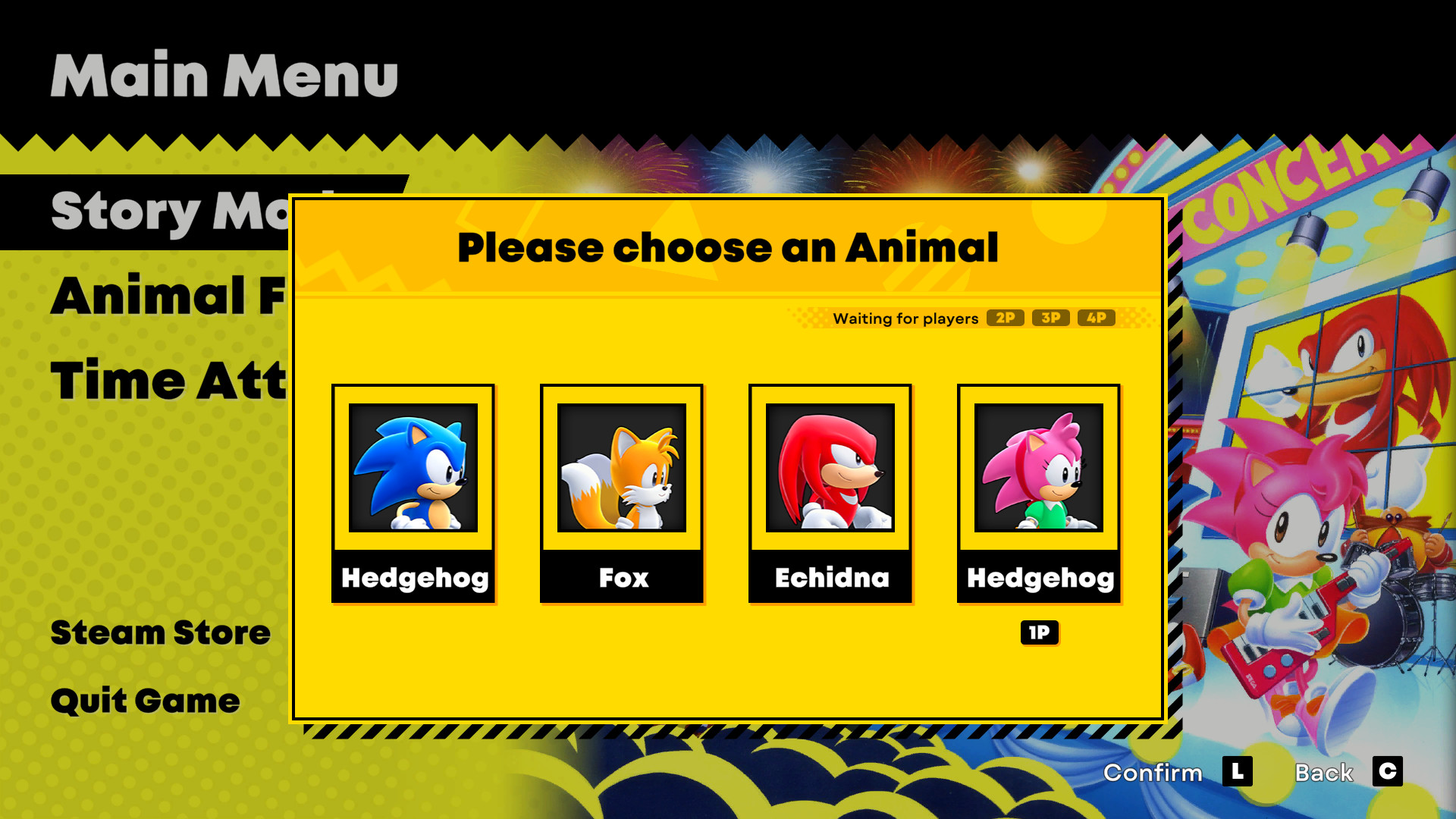Open the Quit Game menu item
The height and width of the screenshot is (819, 1456).
tap(143, 700)
